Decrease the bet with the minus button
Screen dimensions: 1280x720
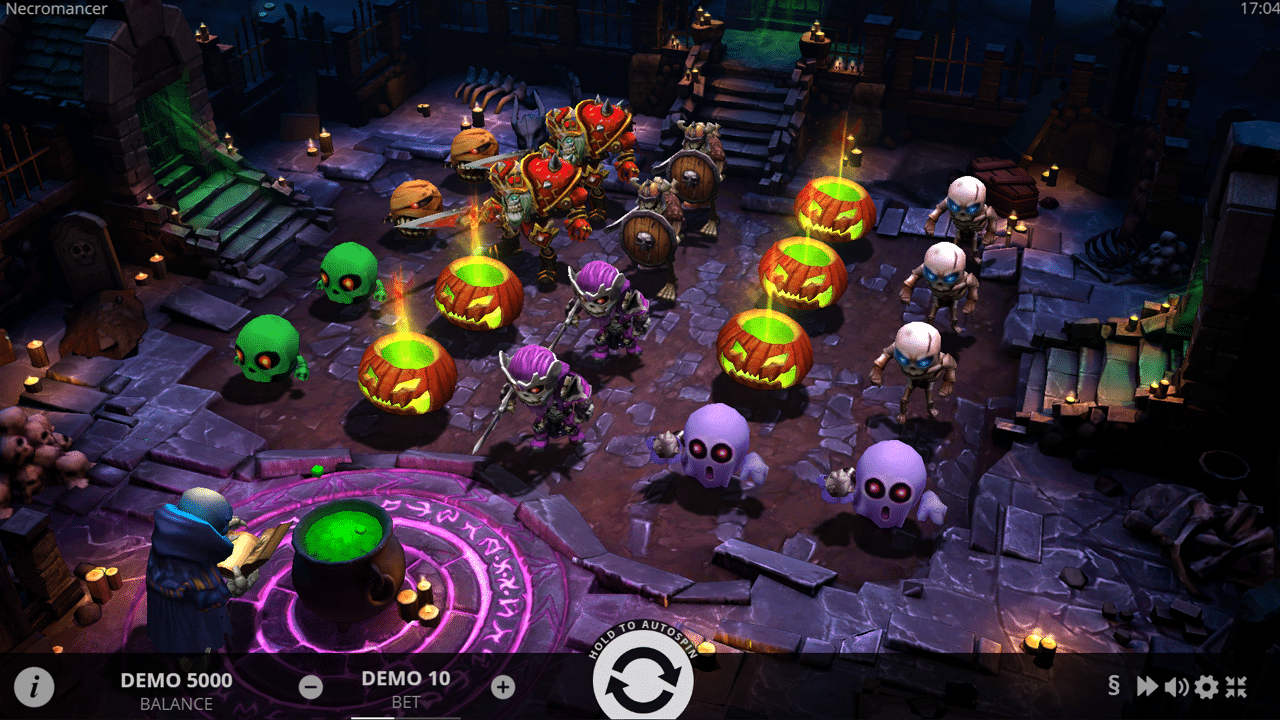[x=311, y=687]
